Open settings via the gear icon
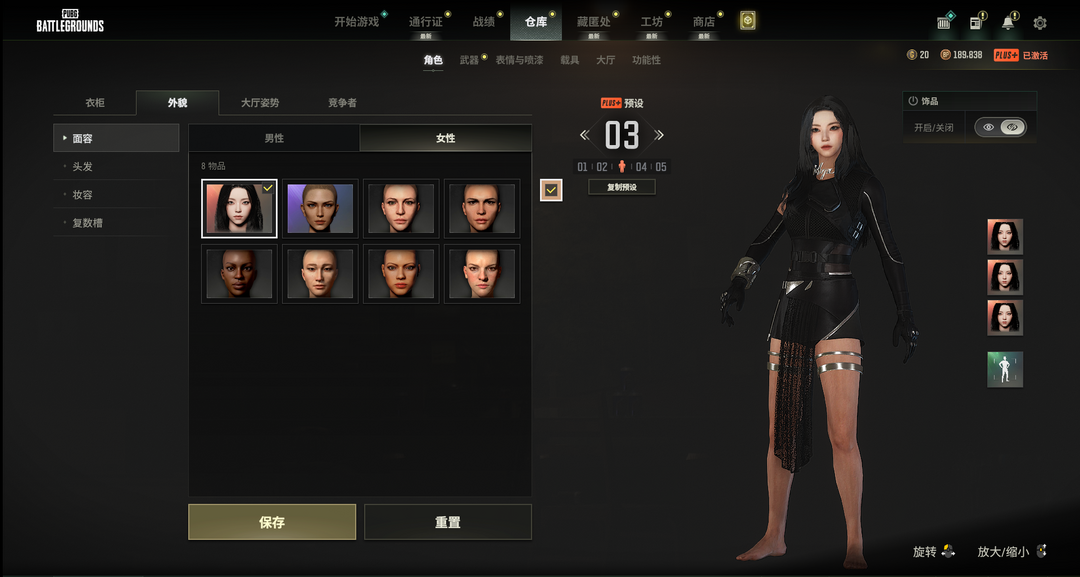1080x577 pixels. click(x=1040, y=23)
